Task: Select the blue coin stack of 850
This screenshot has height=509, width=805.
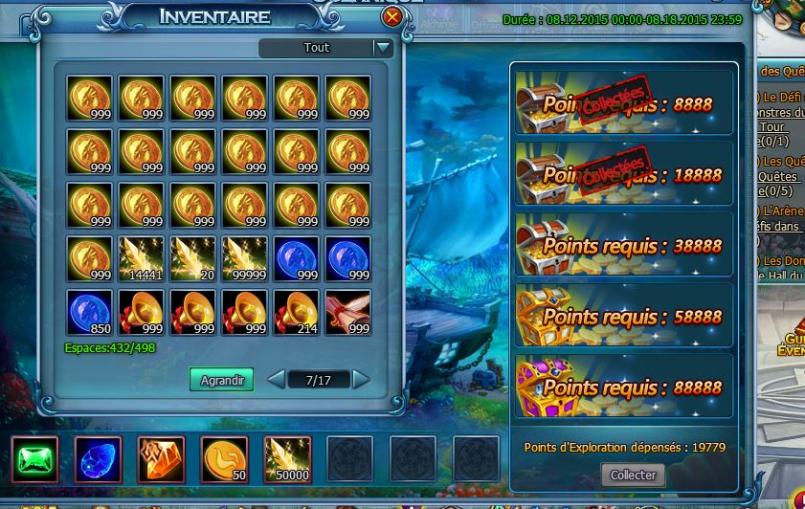Action: click(89, 312)
